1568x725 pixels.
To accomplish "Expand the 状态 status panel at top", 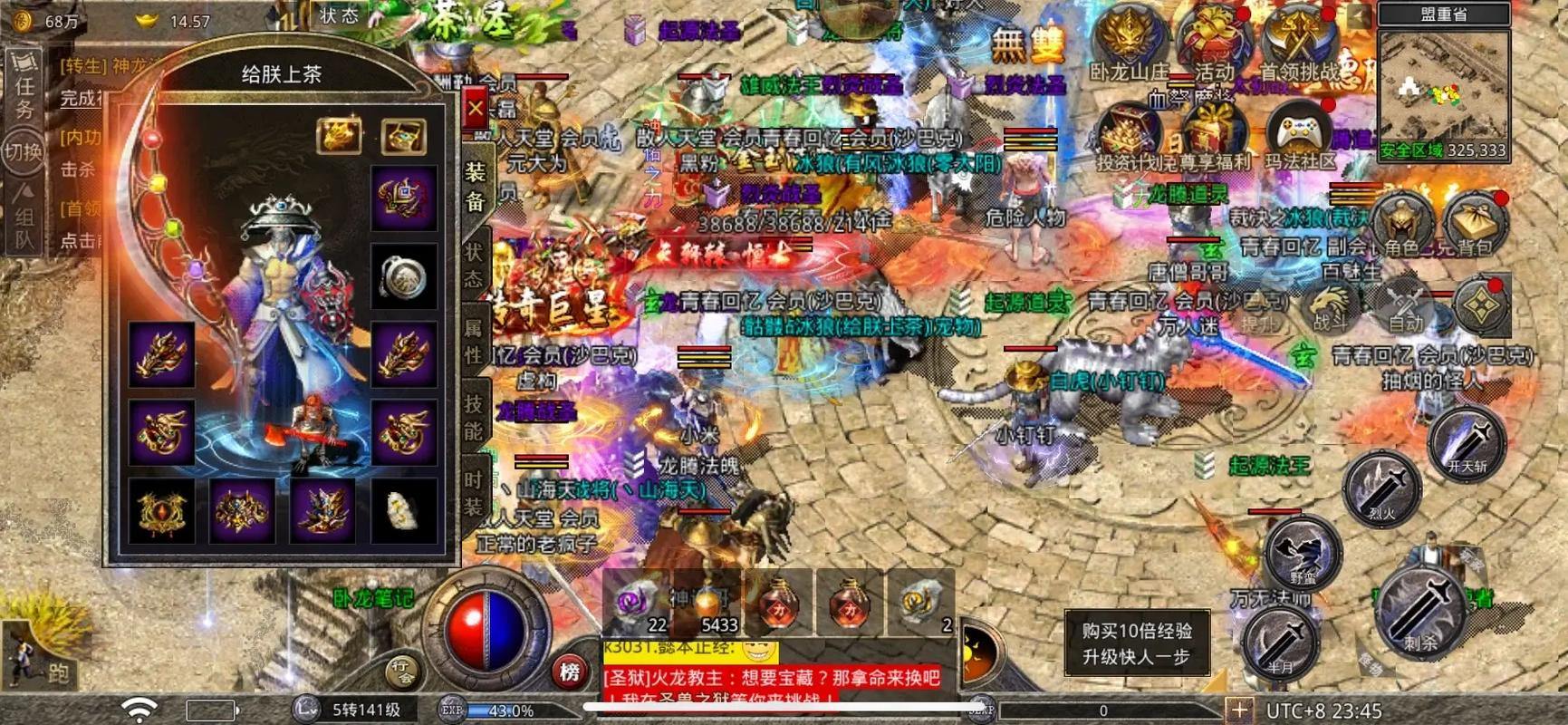I will tap(337, 14).
